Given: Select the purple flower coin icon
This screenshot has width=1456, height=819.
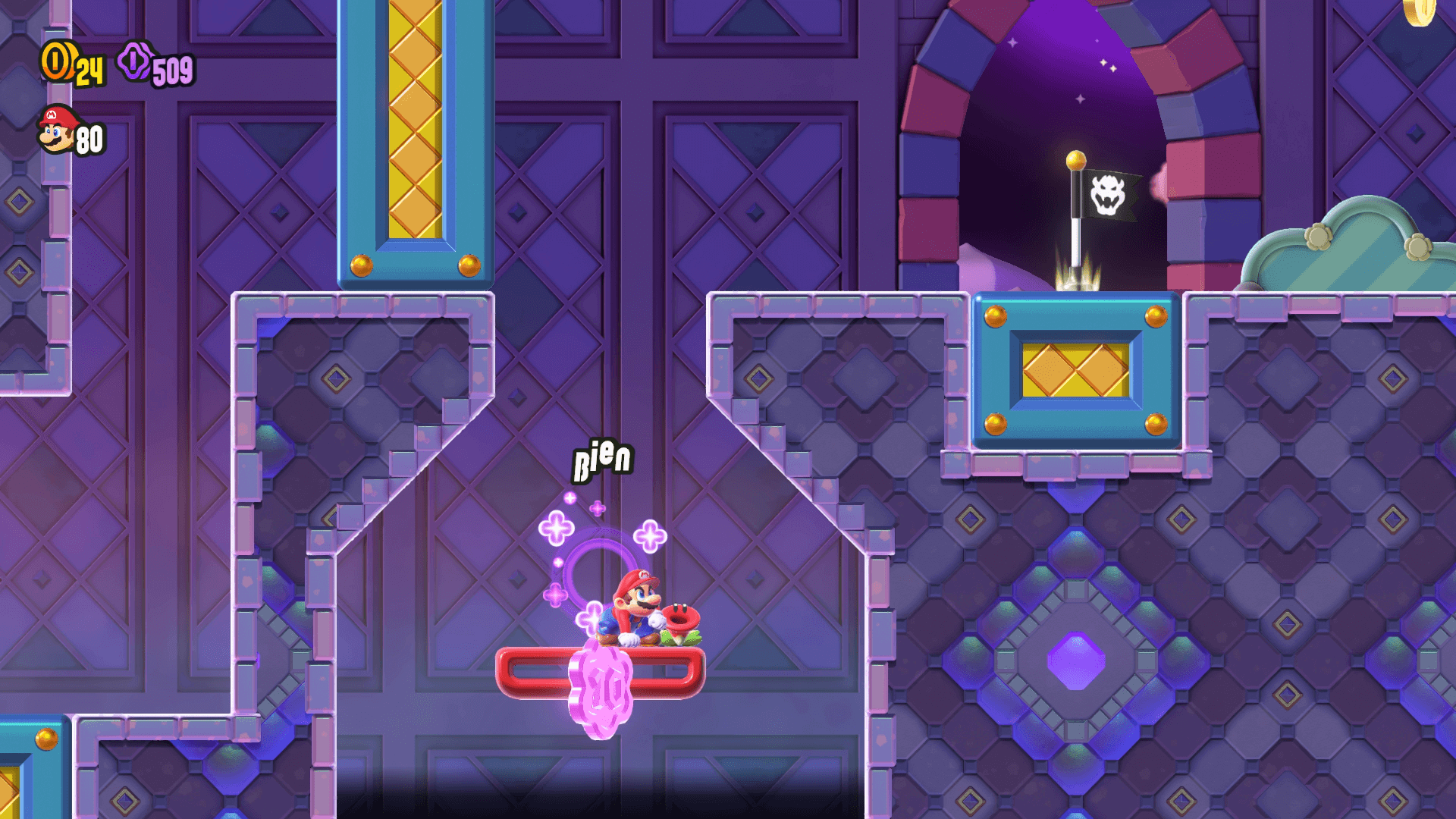Looking at the screenshot, I should [136, 61].
